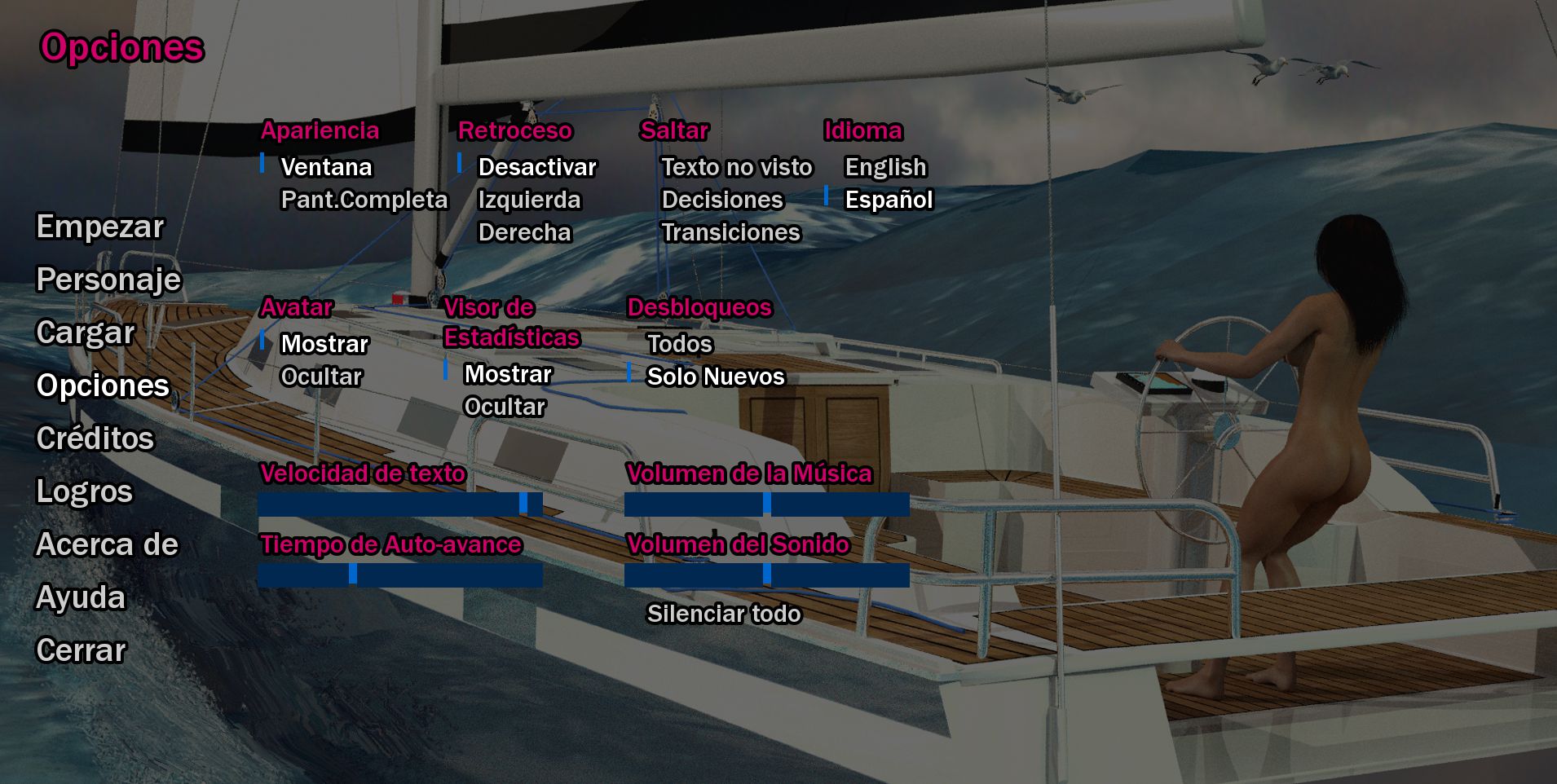Quit the game with Cerrar
The width and height of the screenshot is (1557, 784).
82,650
